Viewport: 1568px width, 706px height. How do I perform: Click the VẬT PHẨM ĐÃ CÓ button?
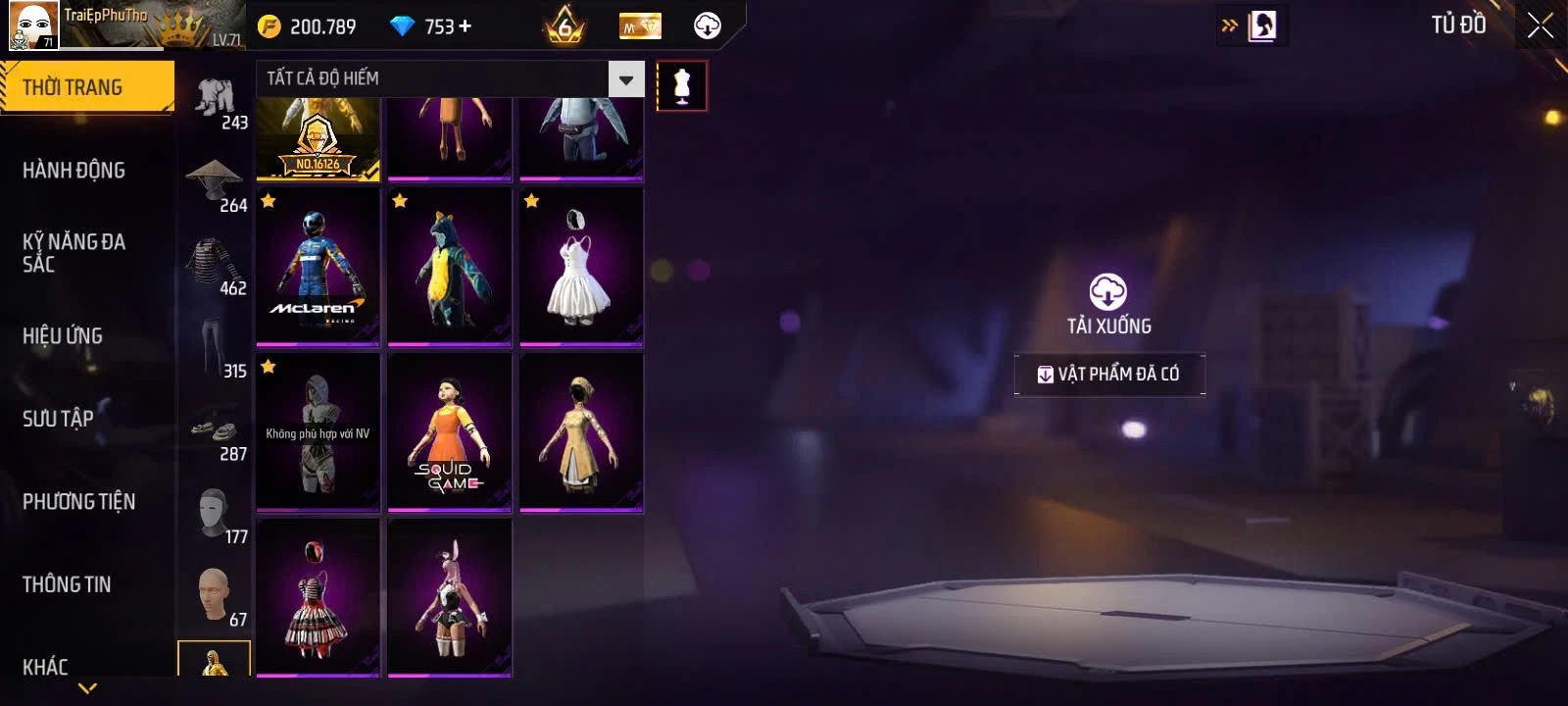pyautogui.click(x=1109, y=374)
